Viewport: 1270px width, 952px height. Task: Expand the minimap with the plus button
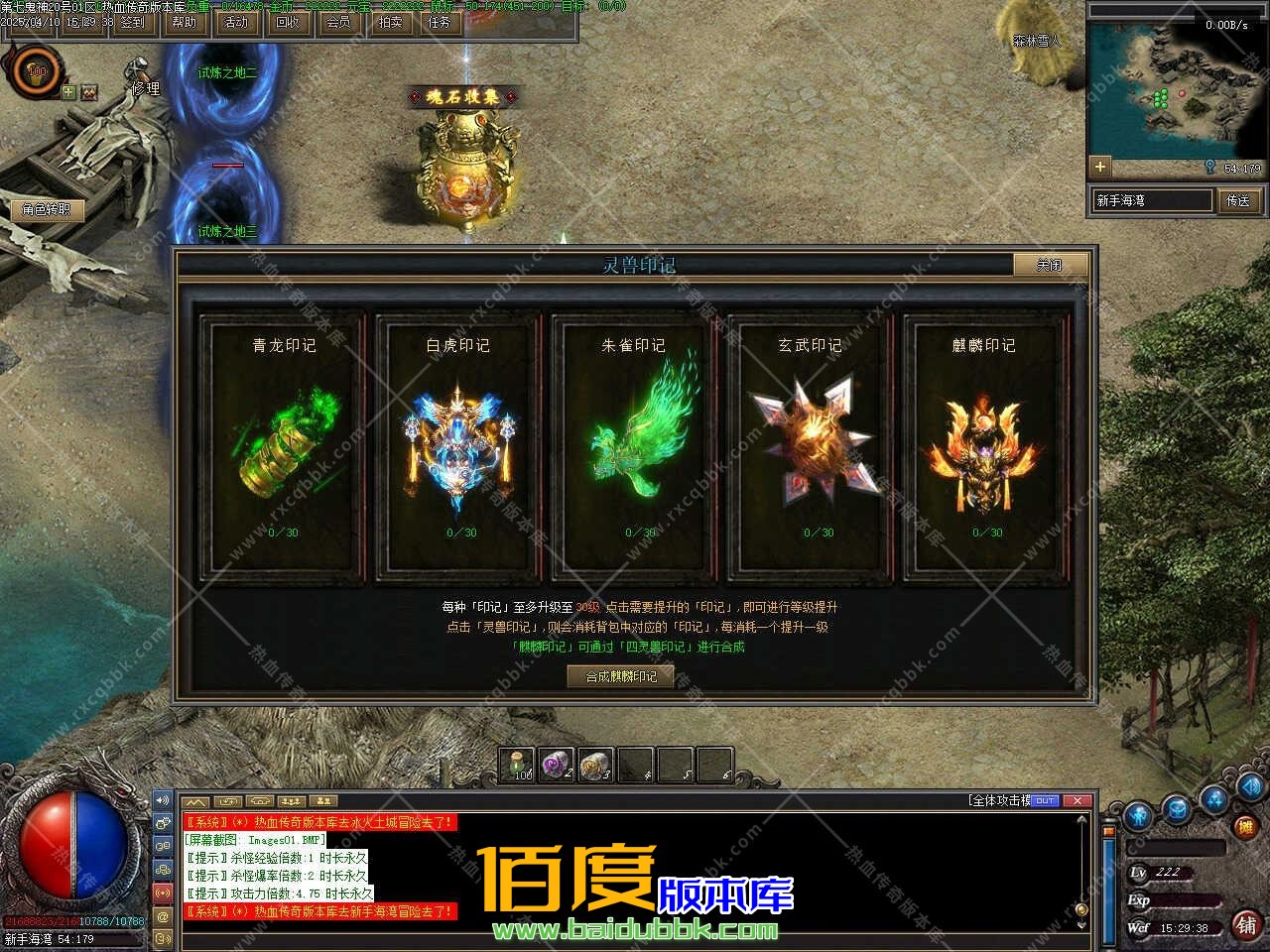(1099, 167)
